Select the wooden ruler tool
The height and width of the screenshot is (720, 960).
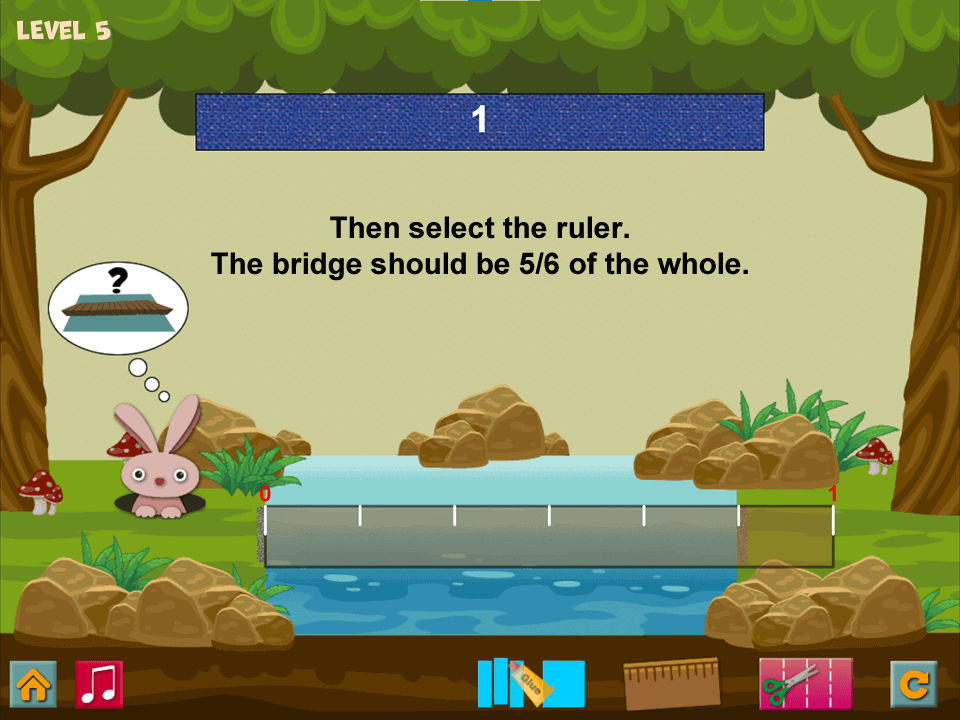[671, 684]
